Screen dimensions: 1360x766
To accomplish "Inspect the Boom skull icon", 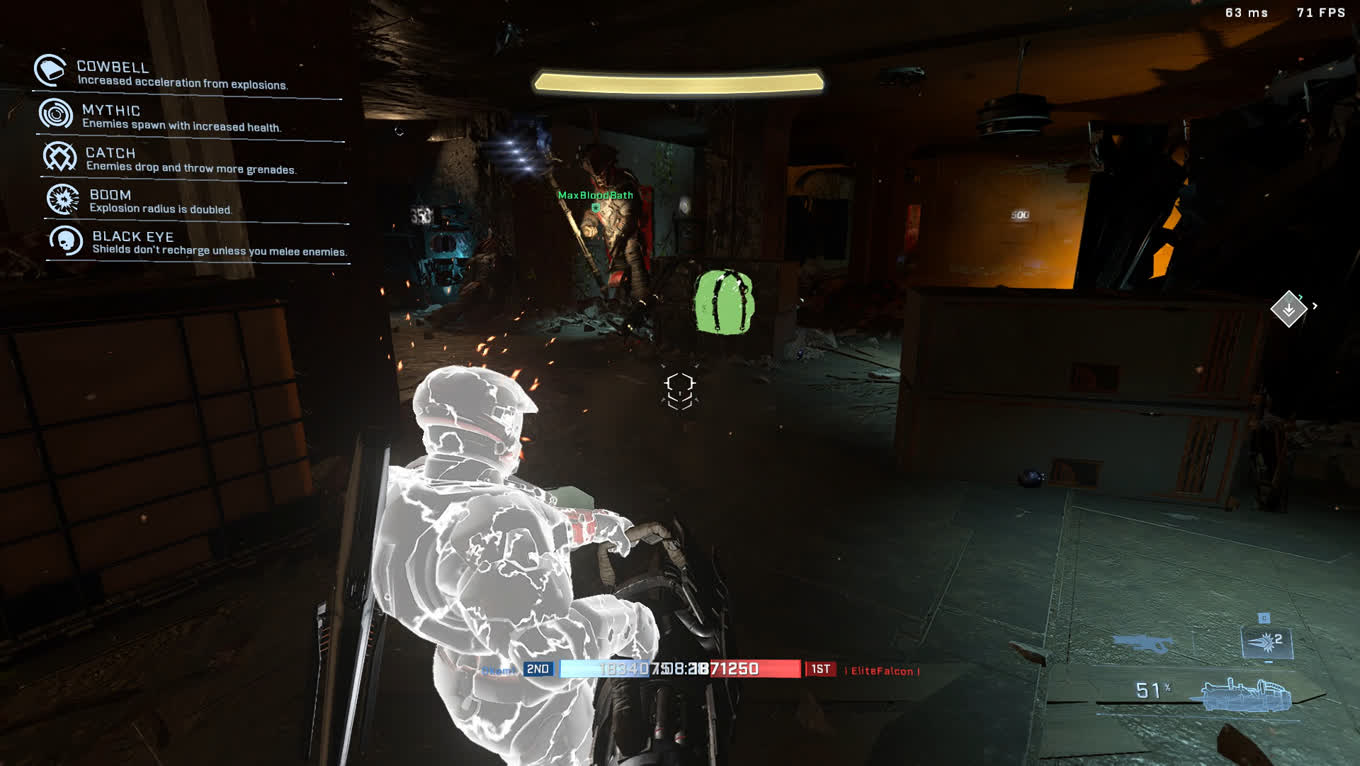I will pos(63,199).
